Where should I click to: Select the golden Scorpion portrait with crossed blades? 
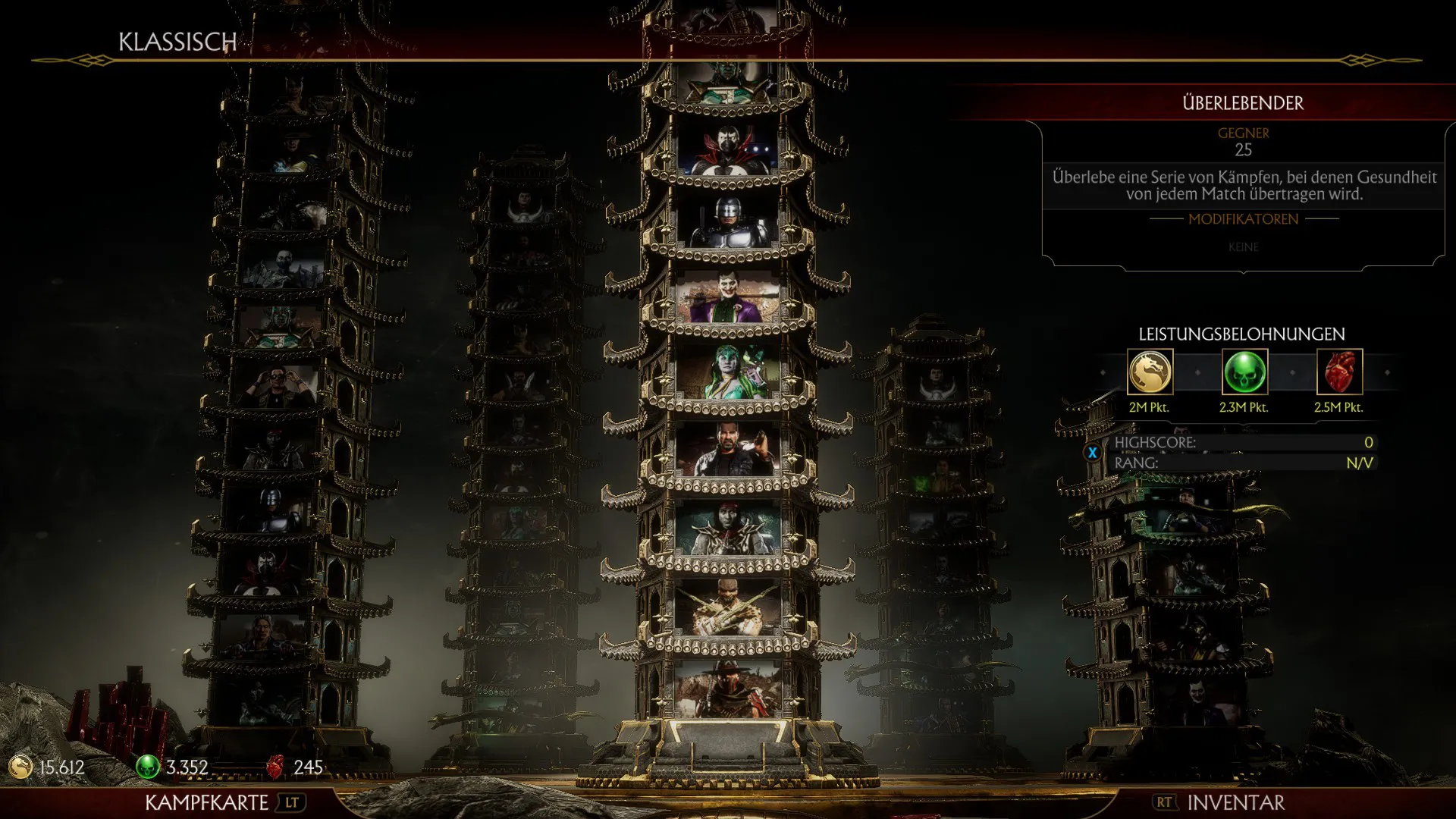point(728,608)
